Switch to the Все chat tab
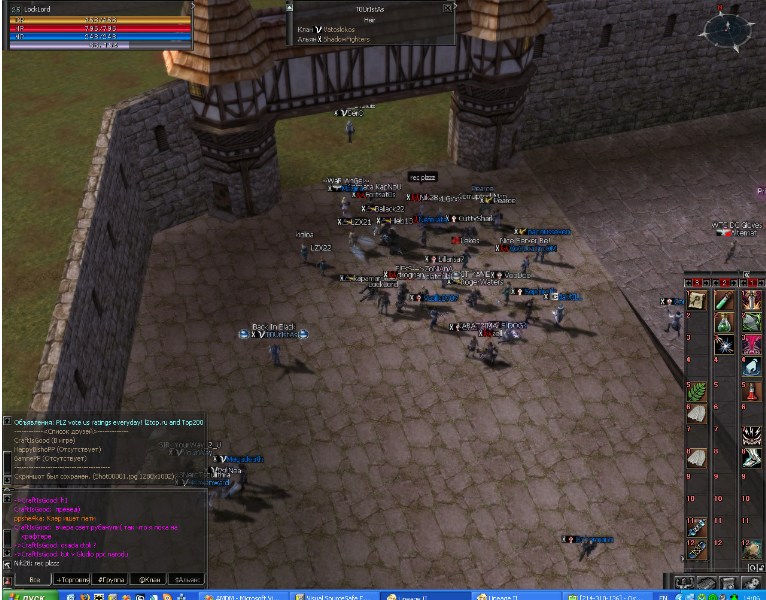 pyautogui.click(x=35, y=579)
